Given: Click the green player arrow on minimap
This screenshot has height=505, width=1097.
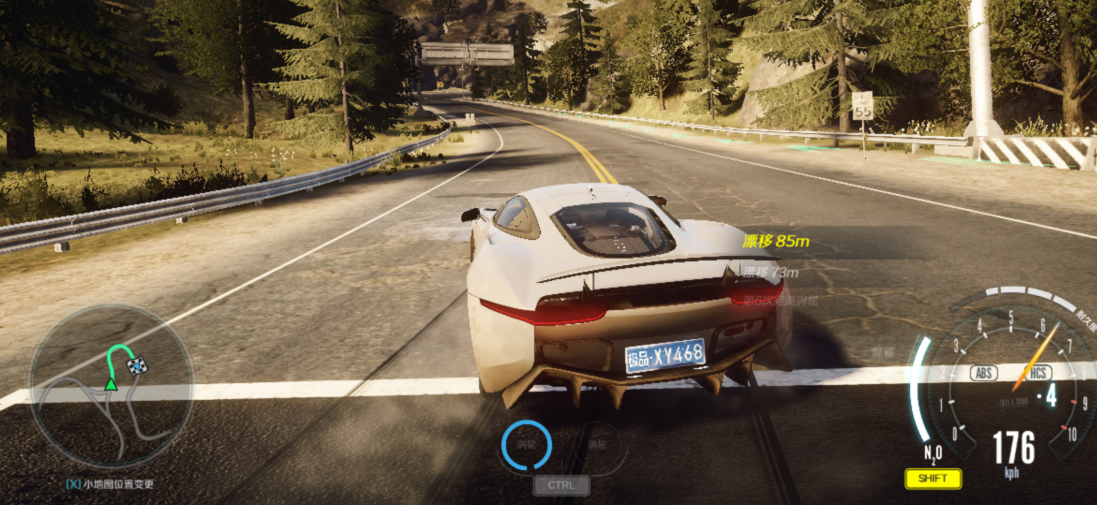Looking at the screenshot, I should [111, 383].
